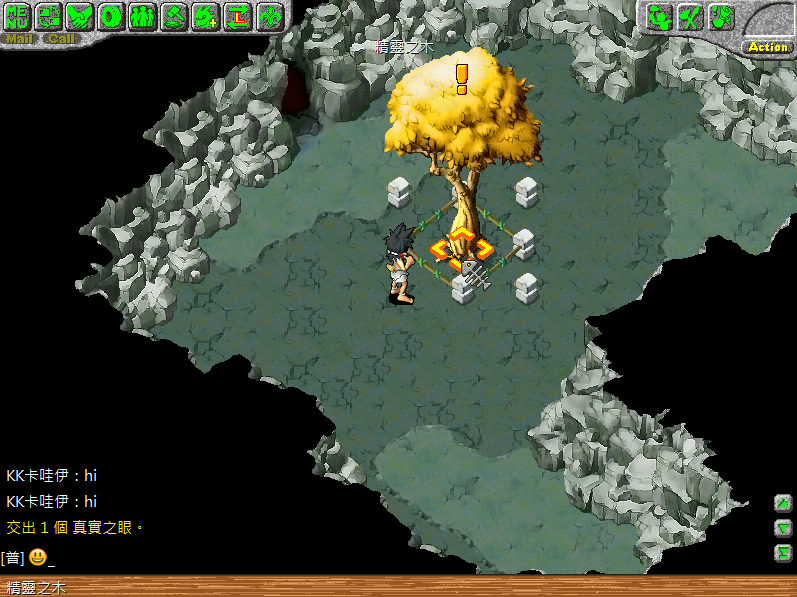The image size is (797, 597).
Task: Click the plain down-triangle chat button
Action: tap(783, 528)
